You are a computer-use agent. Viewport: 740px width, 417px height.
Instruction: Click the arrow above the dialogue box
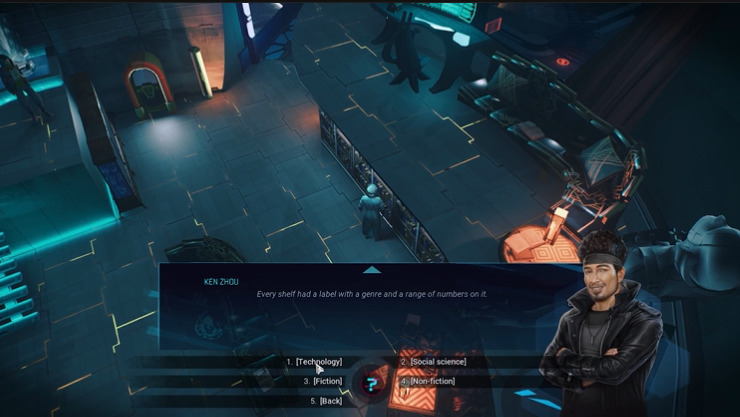coord(371,269)
